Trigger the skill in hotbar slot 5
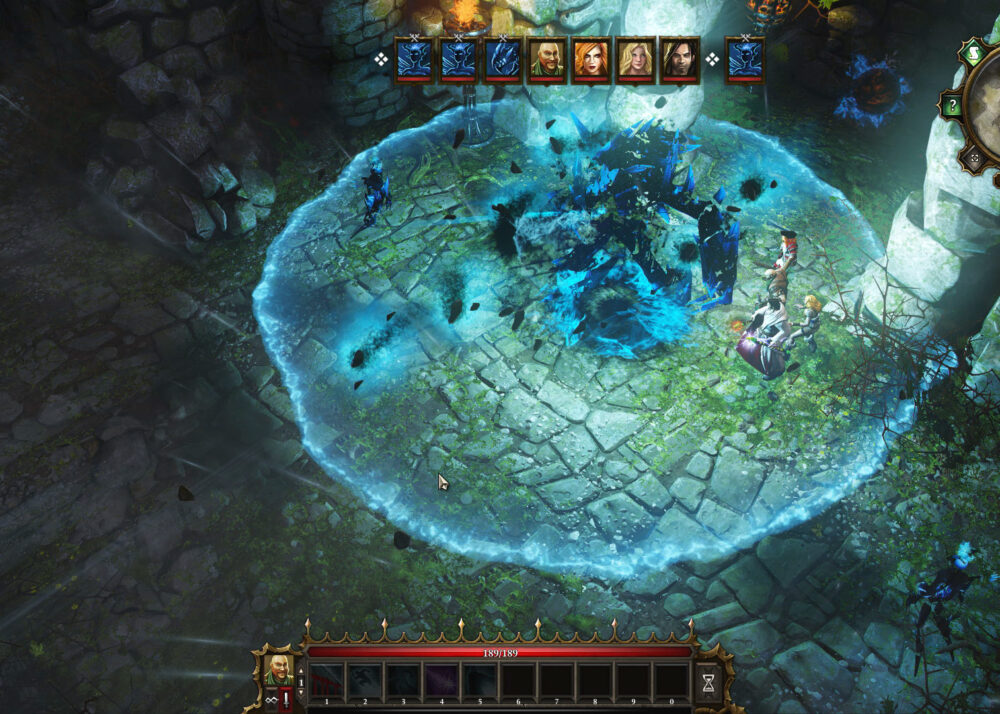This screenshot has height=714, width=1000. (x=480, y=681)
